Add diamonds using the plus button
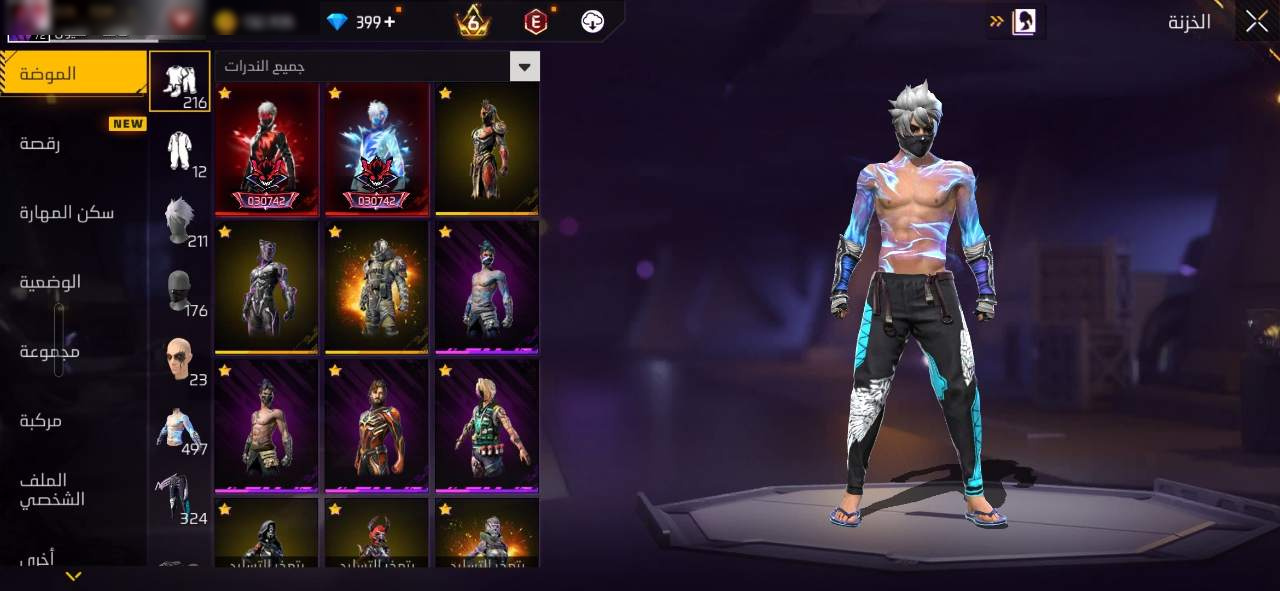Viewport: 1280px width, 591px height. [x=389, y=21]
